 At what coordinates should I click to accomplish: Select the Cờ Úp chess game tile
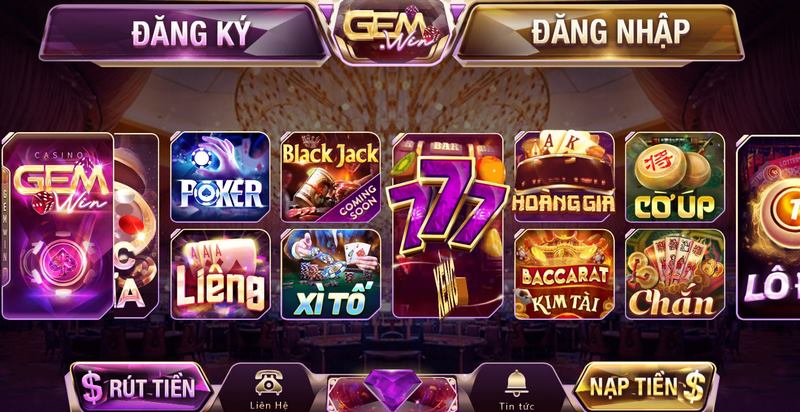coord(675,176)
